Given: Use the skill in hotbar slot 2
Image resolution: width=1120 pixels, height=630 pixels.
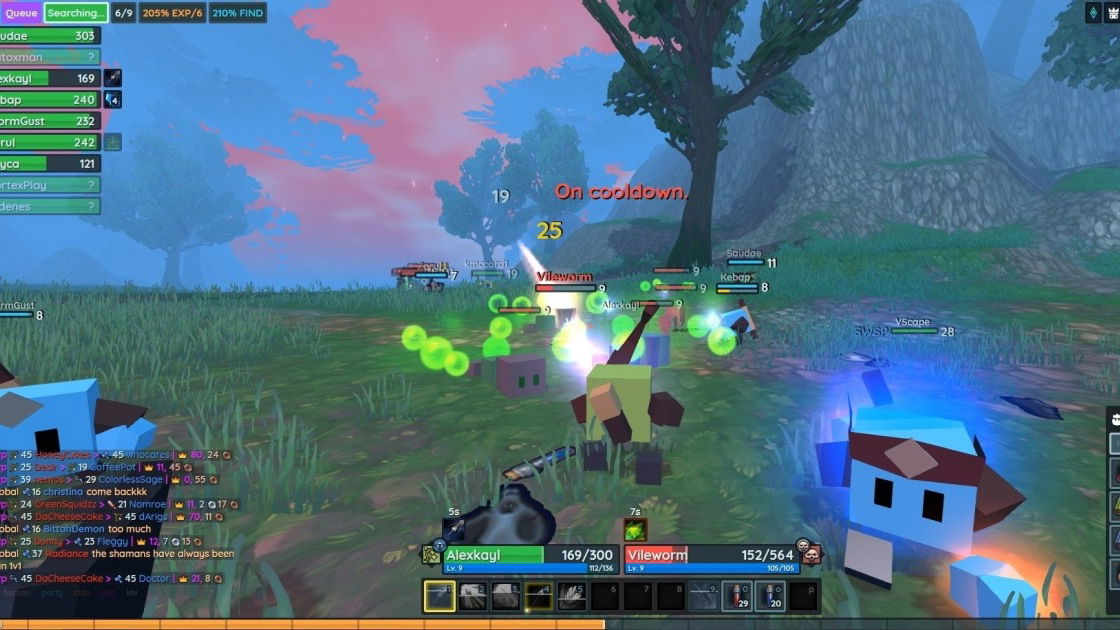Looking at the screenshot, I should point(473,596).
